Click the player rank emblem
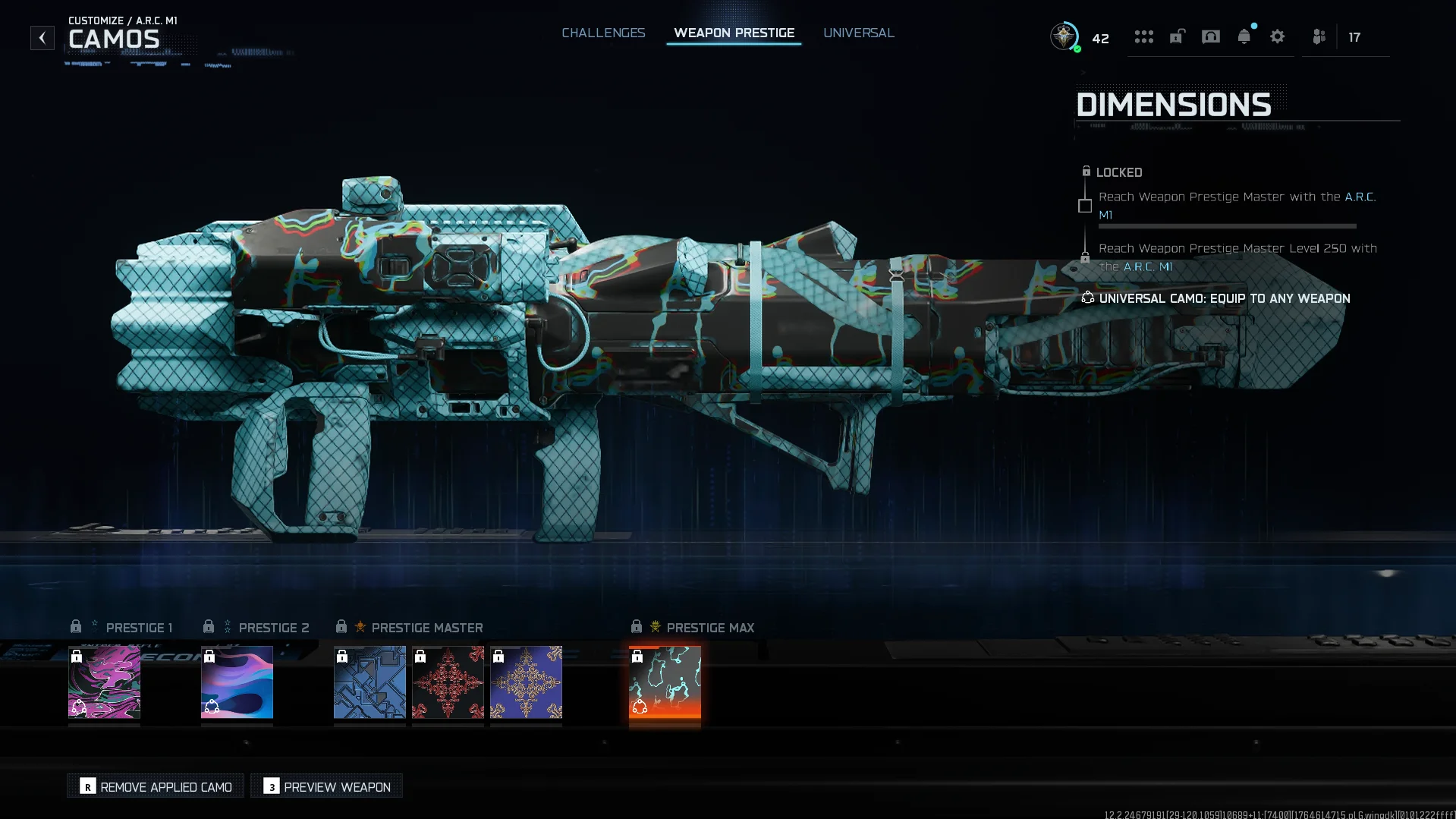 (1064, 36)
